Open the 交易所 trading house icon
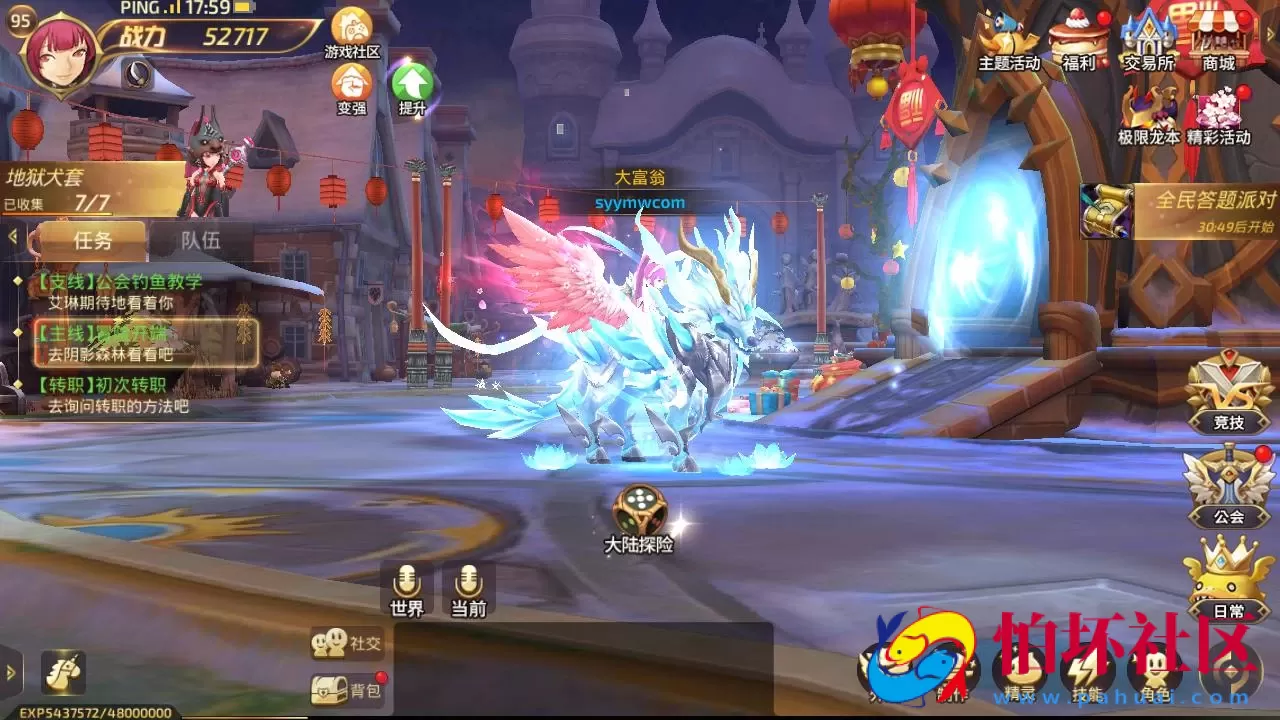Screen dimensions: 1280x720 point(1148,40)
